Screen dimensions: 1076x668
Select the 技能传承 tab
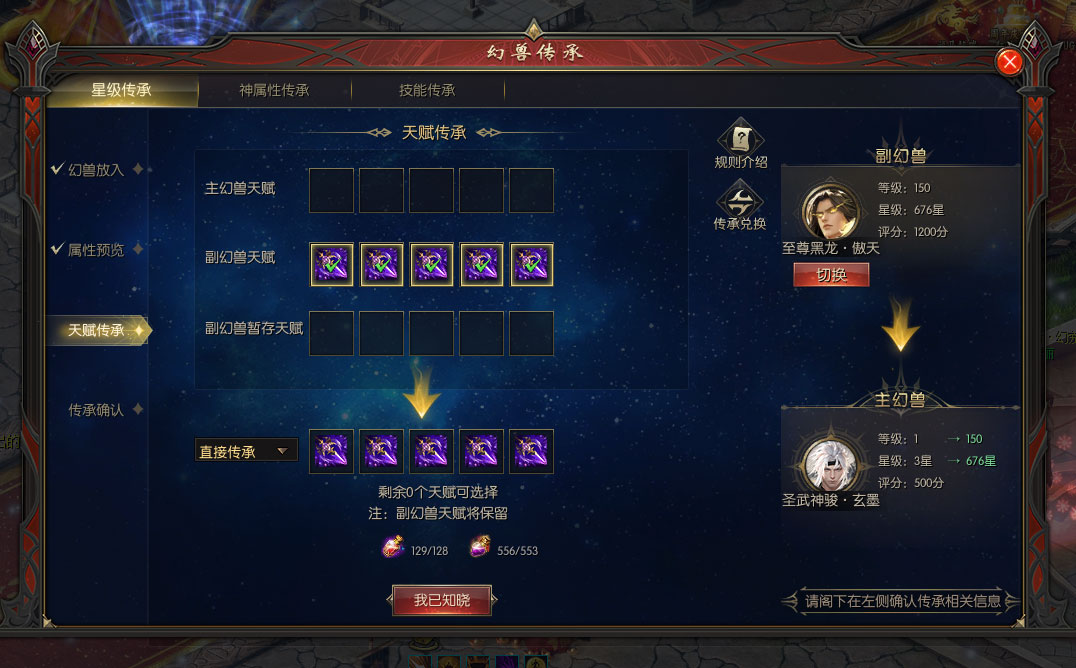427,90
